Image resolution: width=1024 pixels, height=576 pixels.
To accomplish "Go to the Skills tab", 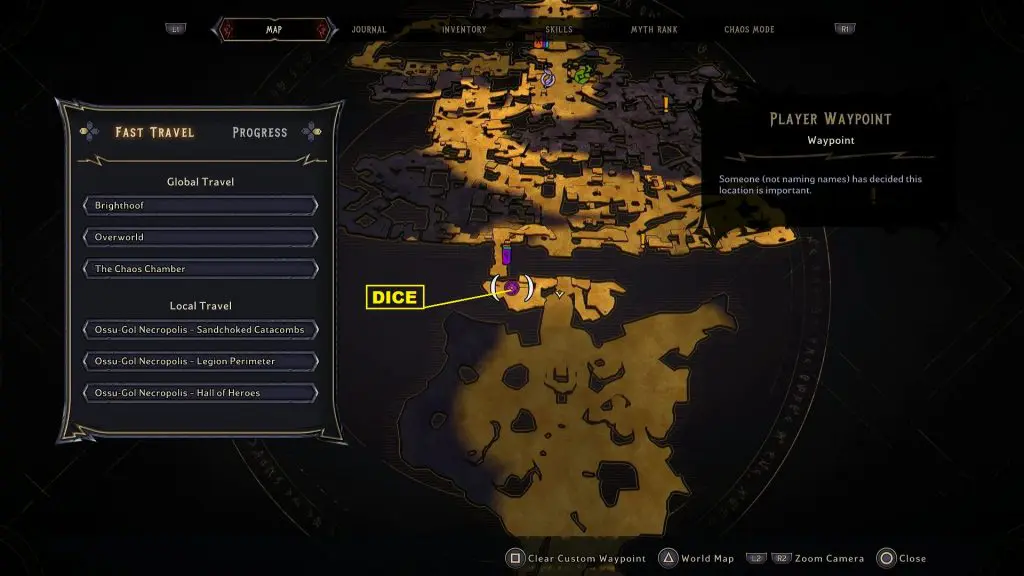I will (559, 30).
